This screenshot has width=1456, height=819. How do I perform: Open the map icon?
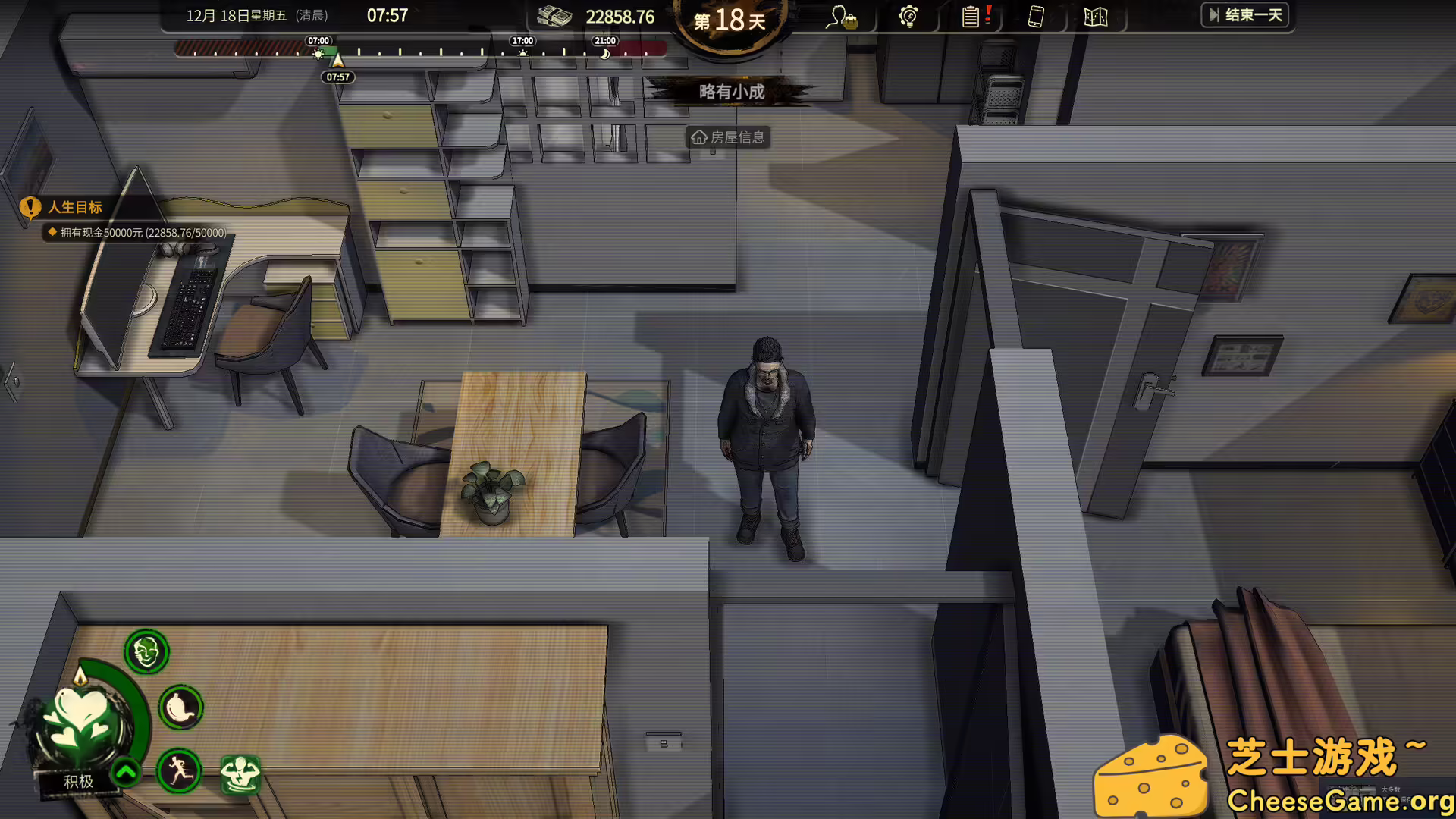coord(1094,17)
